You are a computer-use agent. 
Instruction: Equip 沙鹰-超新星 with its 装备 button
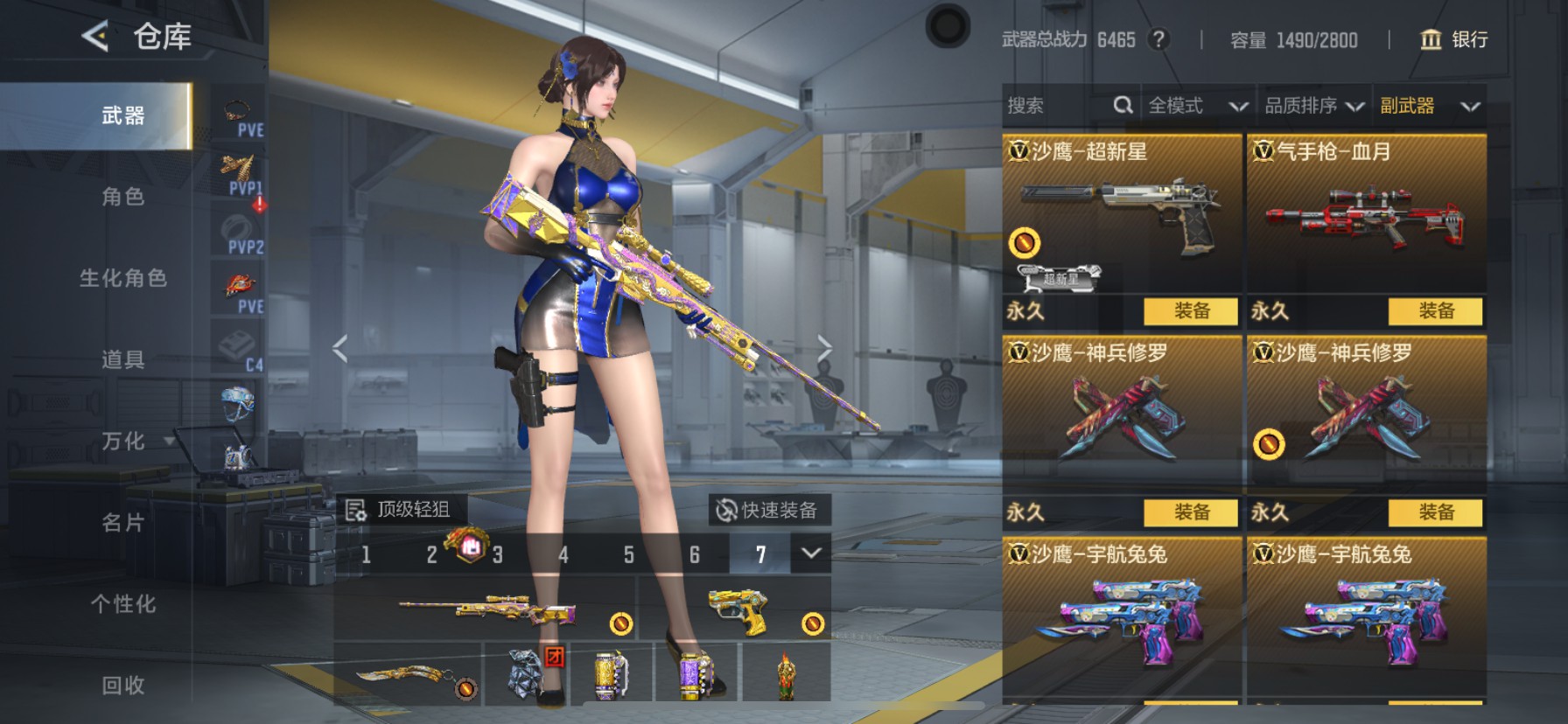pos(1192,312)
